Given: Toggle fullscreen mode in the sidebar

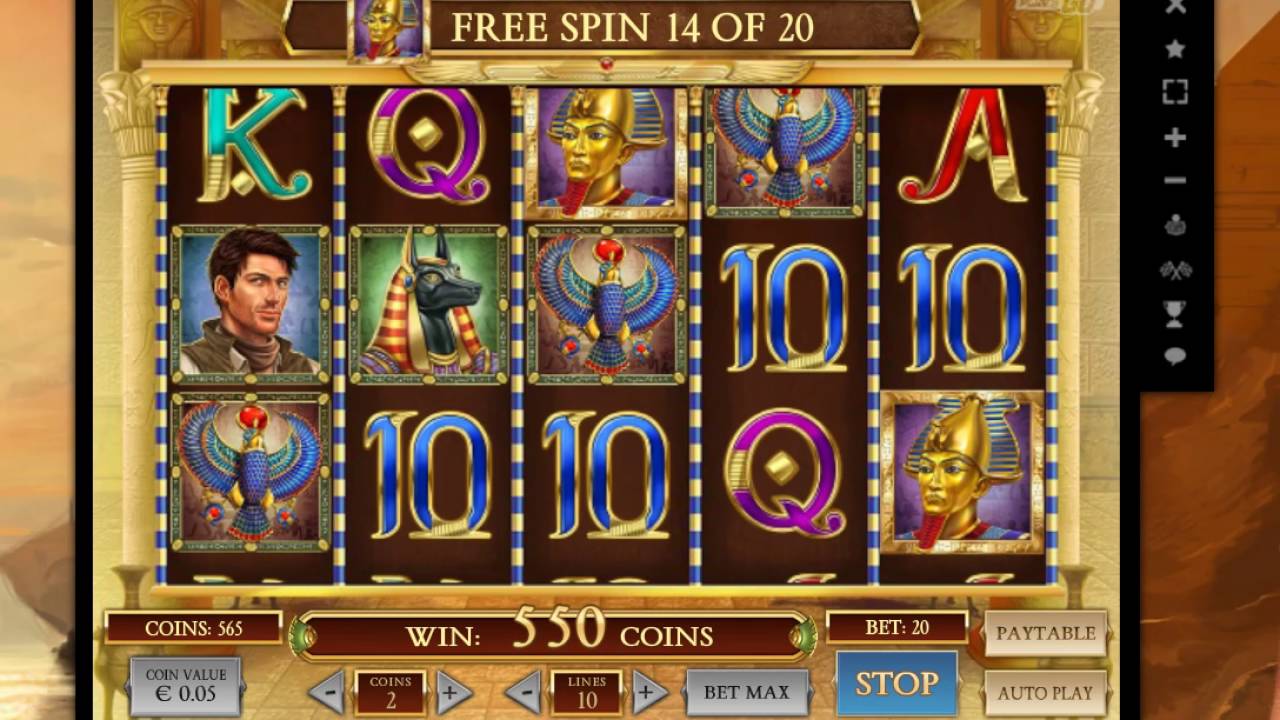Looking at the screenshot, I should click(1175, 92).
